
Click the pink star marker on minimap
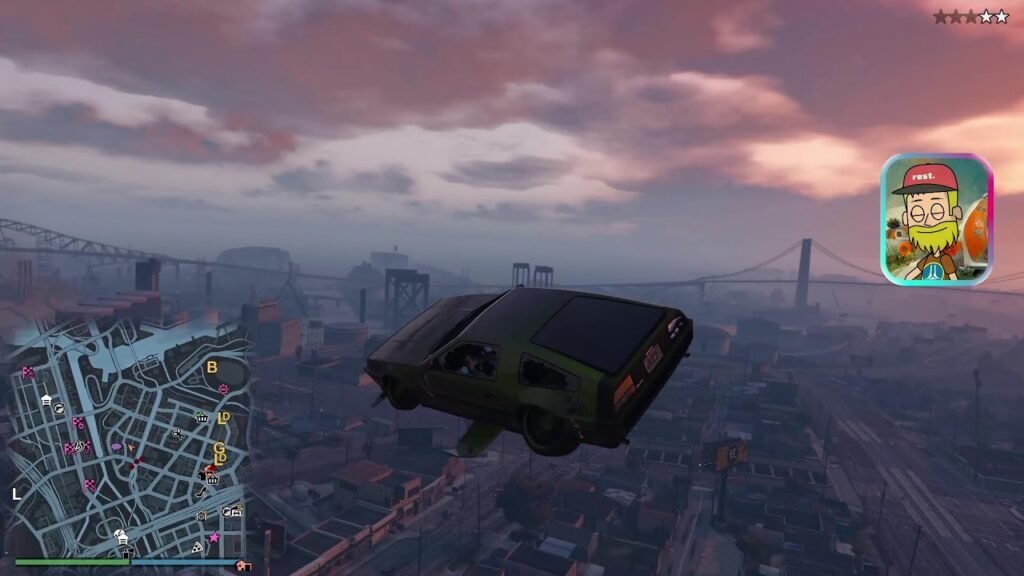[x=213, y=537]
